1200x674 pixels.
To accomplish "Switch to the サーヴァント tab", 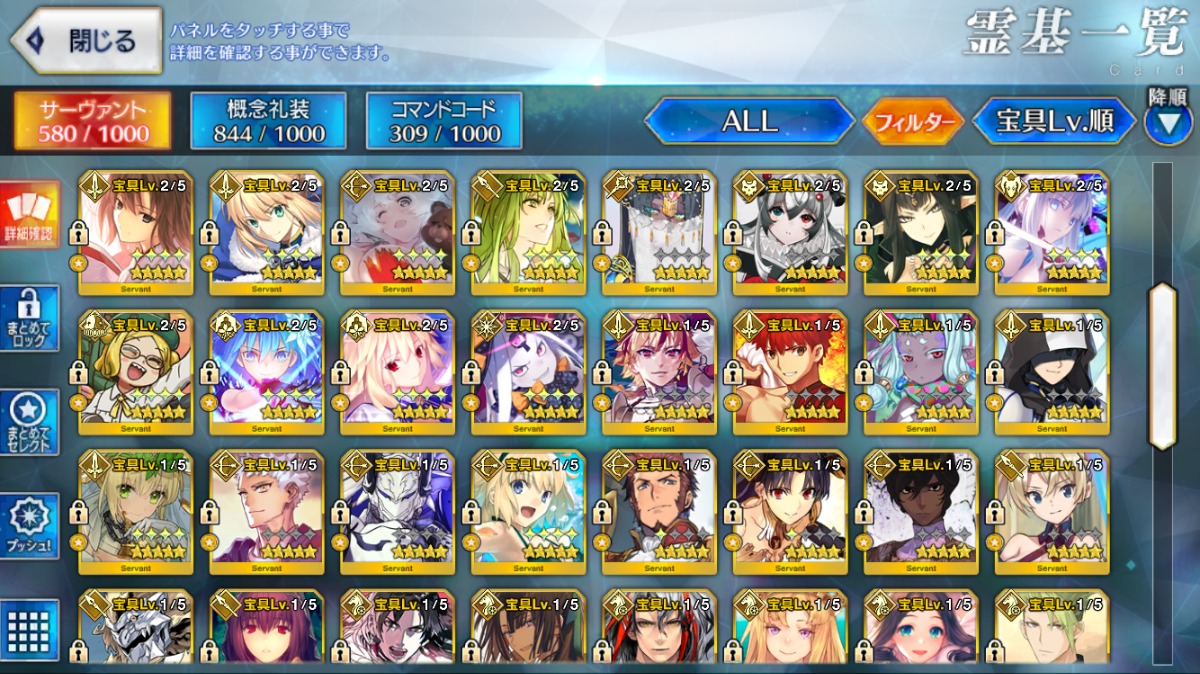I will click(92, 121).
